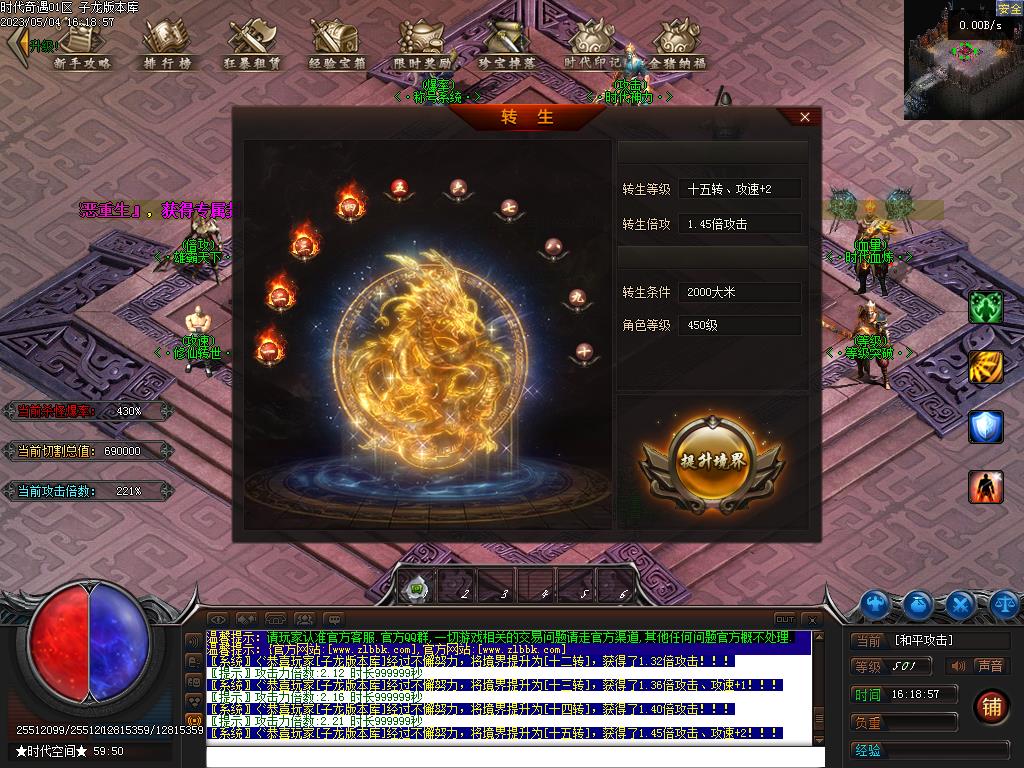The width and height of the screenshot is (1024, 768).
Task: Click the 提升境界 upgrade button
Action: tap(711, 461)
